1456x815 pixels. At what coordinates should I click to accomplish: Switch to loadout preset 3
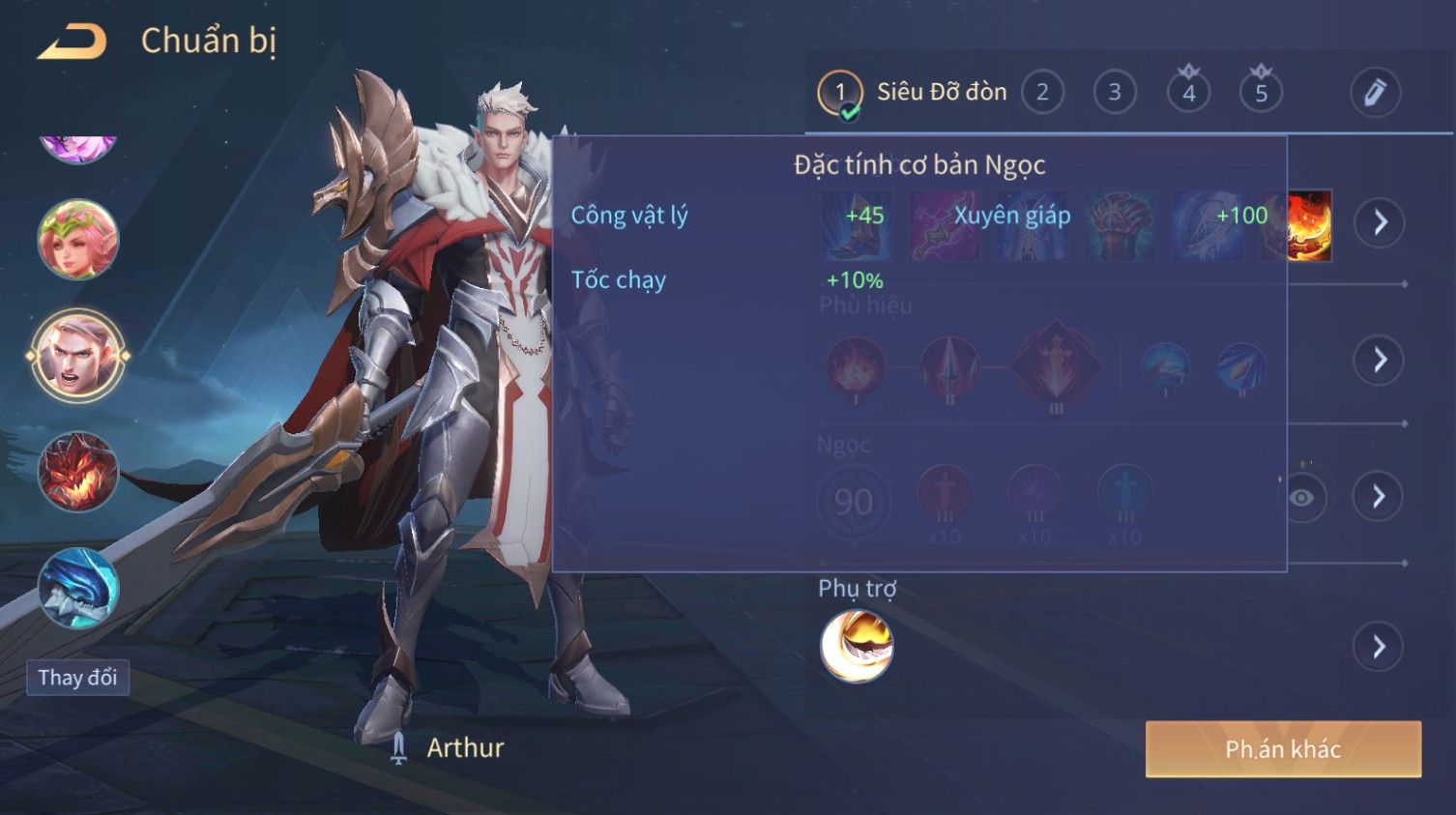(1115, 93)
